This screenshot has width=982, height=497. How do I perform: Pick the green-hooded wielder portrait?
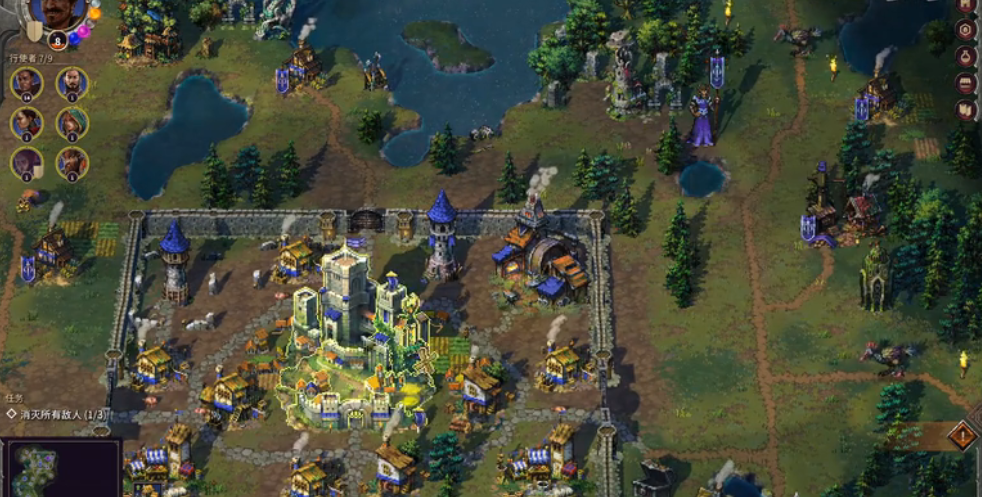[x=72, y=123]
